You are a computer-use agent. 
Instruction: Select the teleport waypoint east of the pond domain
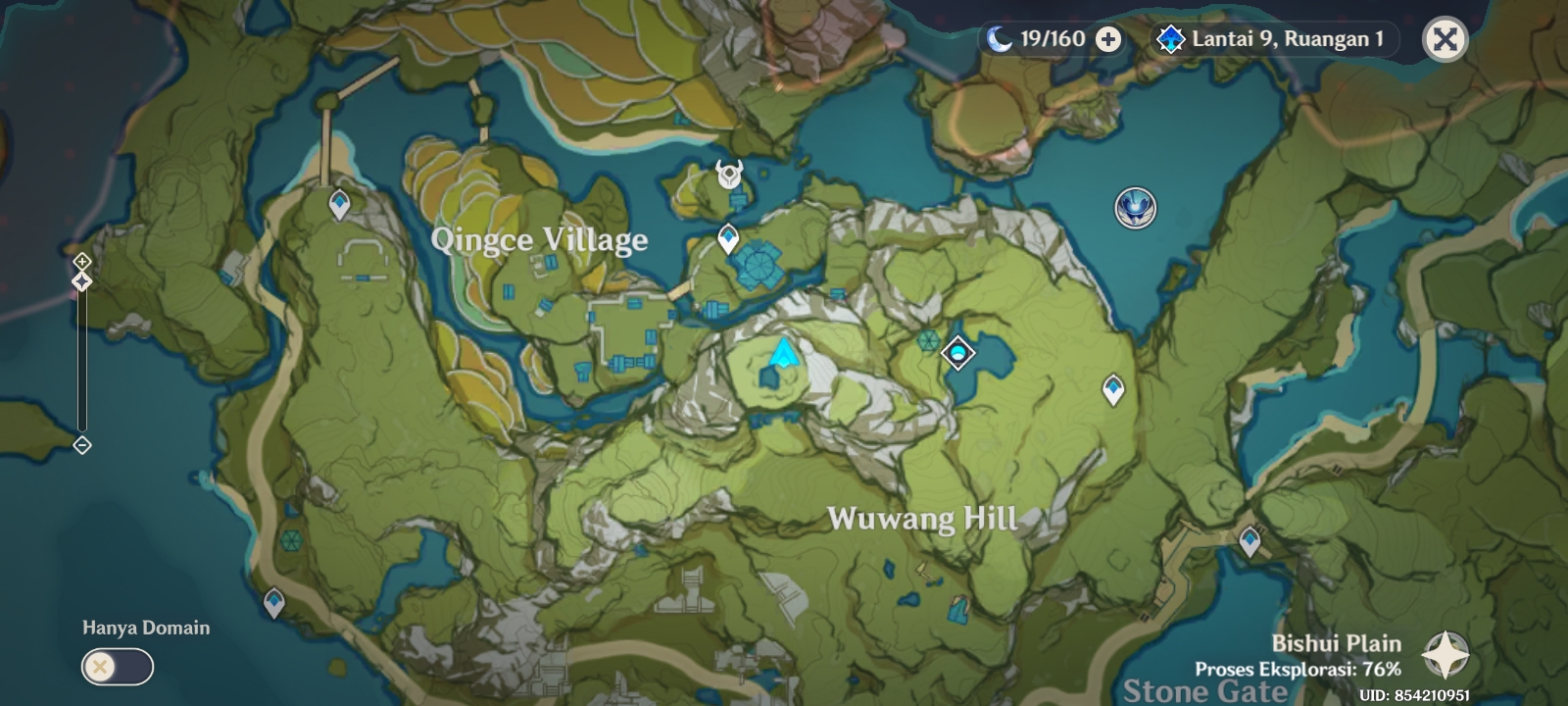1113,389
